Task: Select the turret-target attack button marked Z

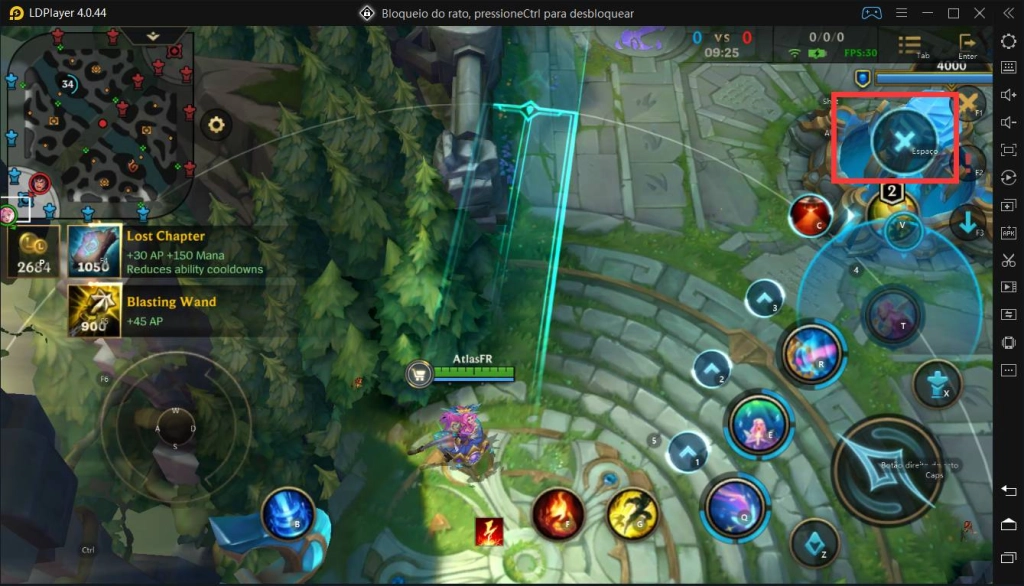Action: [814, 544]
